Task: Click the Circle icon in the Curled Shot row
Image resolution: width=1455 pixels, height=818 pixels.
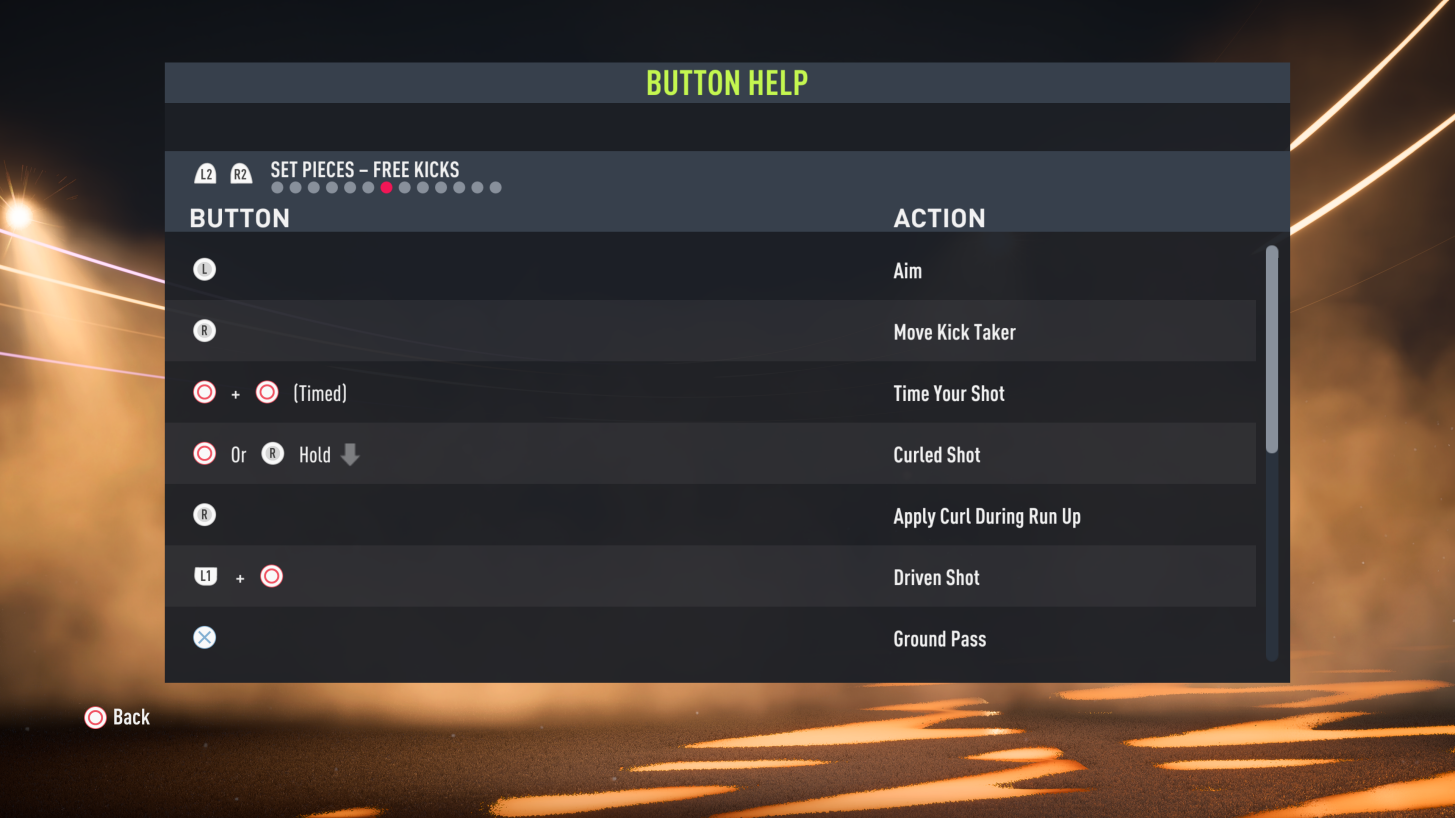Action: 204,453
